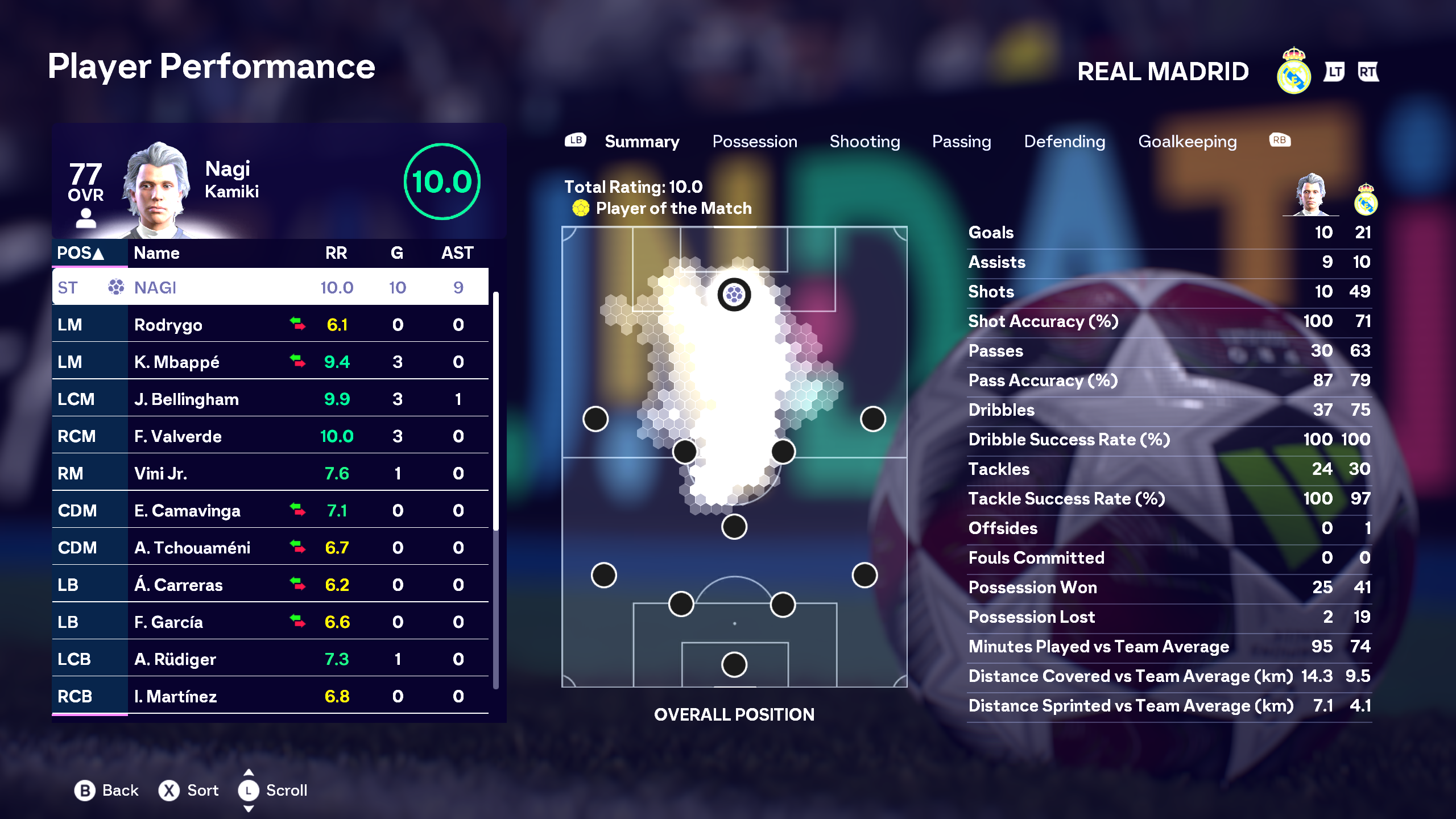
Task: Pick J. Bellingham from the list
Action: 270,399
